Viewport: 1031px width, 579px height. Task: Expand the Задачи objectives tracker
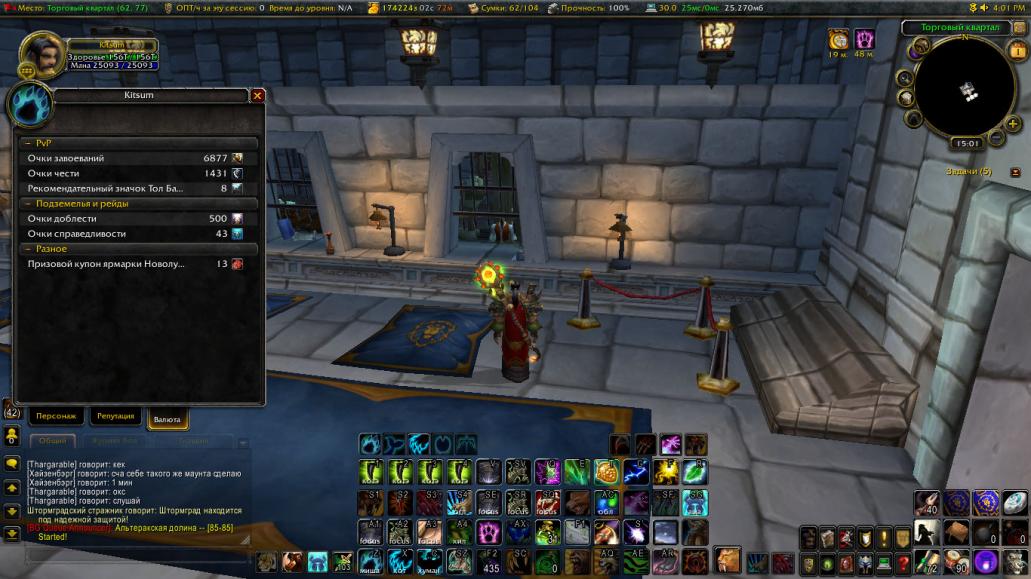(1015, 172)
